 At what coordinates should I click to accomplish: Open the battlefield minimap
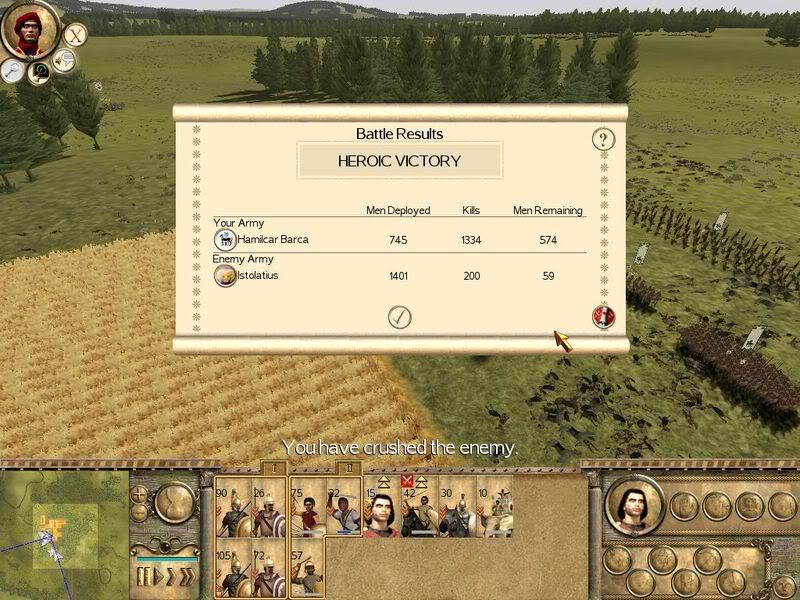pos(60,532)
